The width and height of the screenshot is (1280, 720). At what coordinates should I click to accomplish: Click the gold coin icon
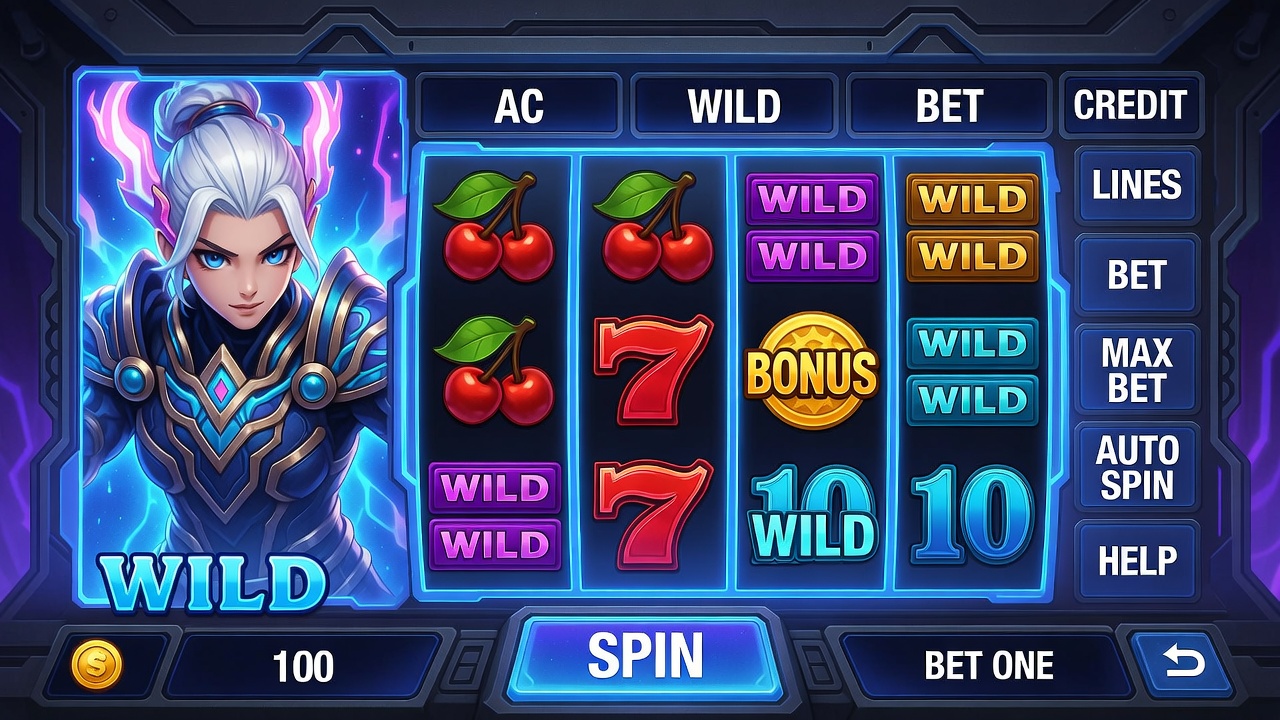97,665
